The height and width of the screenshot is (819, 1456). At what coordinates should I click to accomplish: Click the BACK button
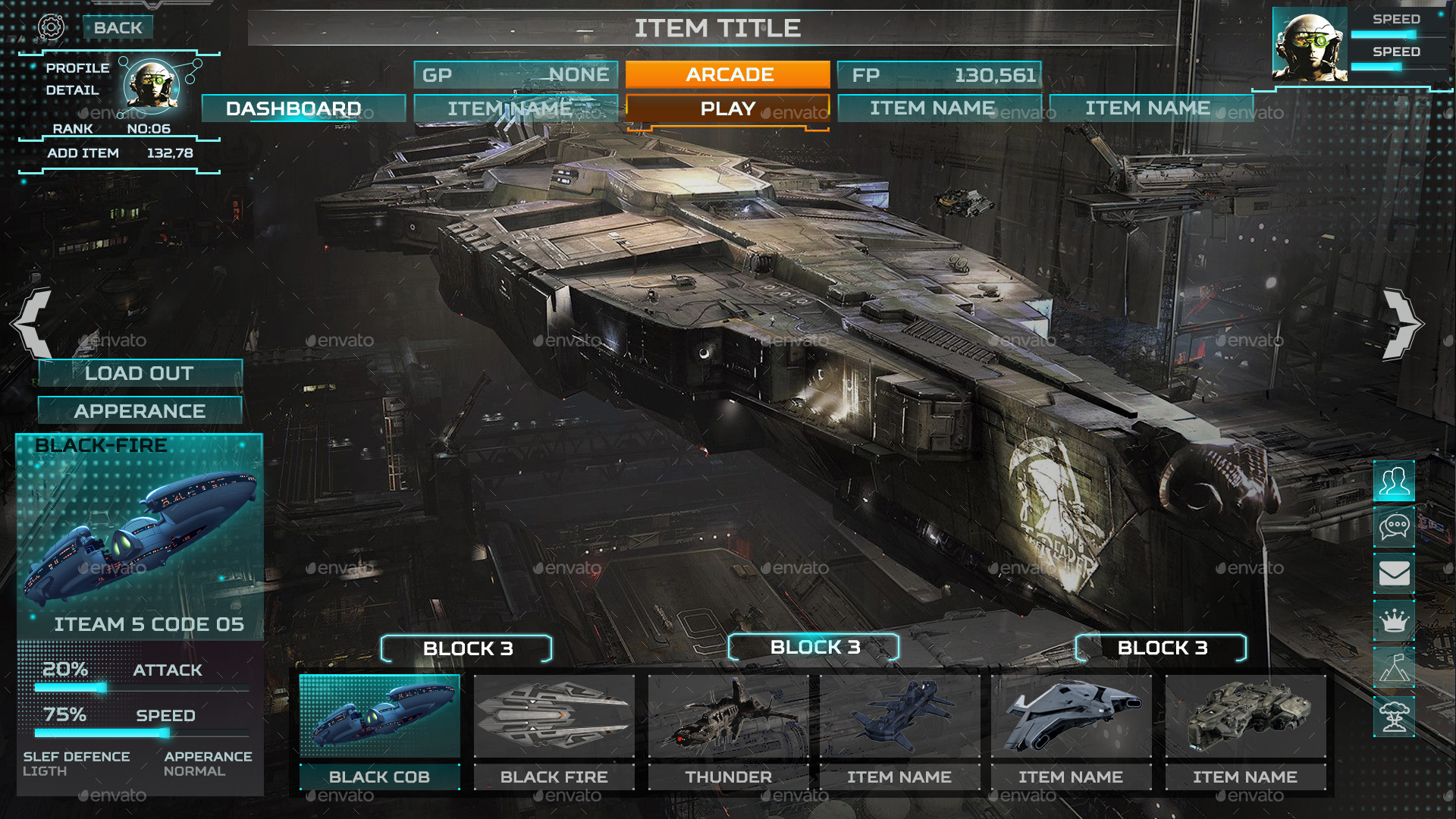[118, 26]
